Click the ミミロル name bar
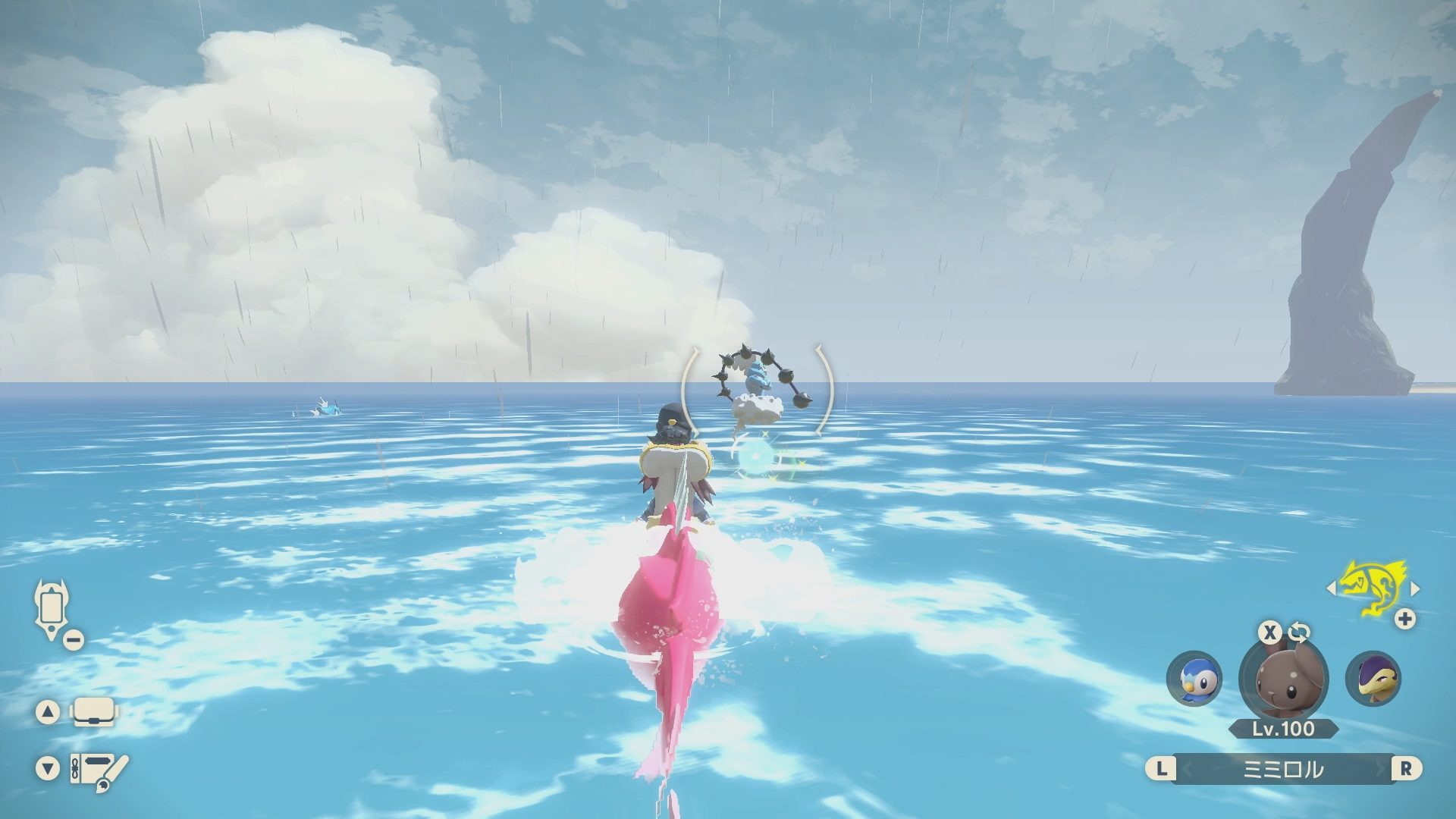The image size is (1456, 819). [1283, 769]
